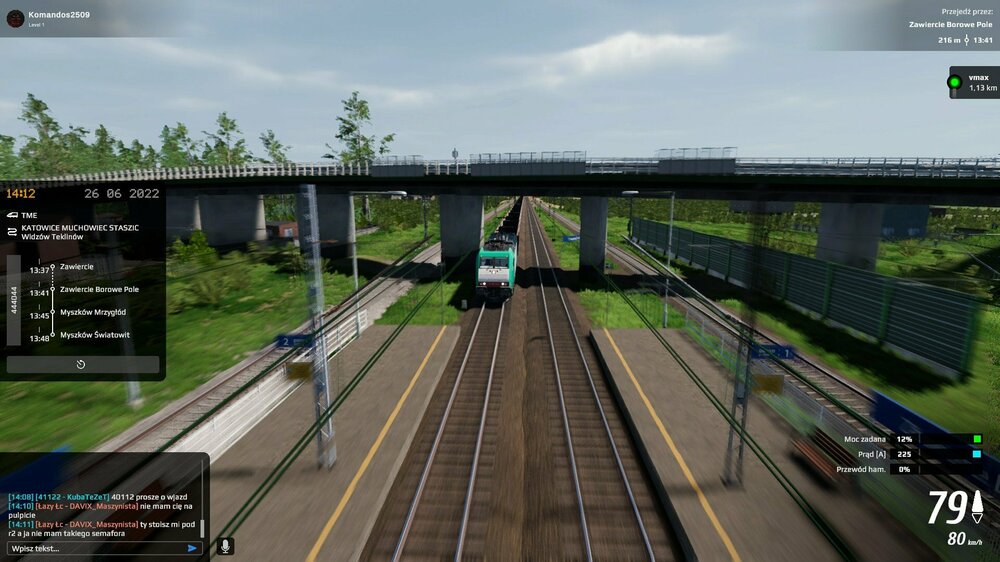
Task: Click the chat text input field
Action: click(x=95, y=548)
